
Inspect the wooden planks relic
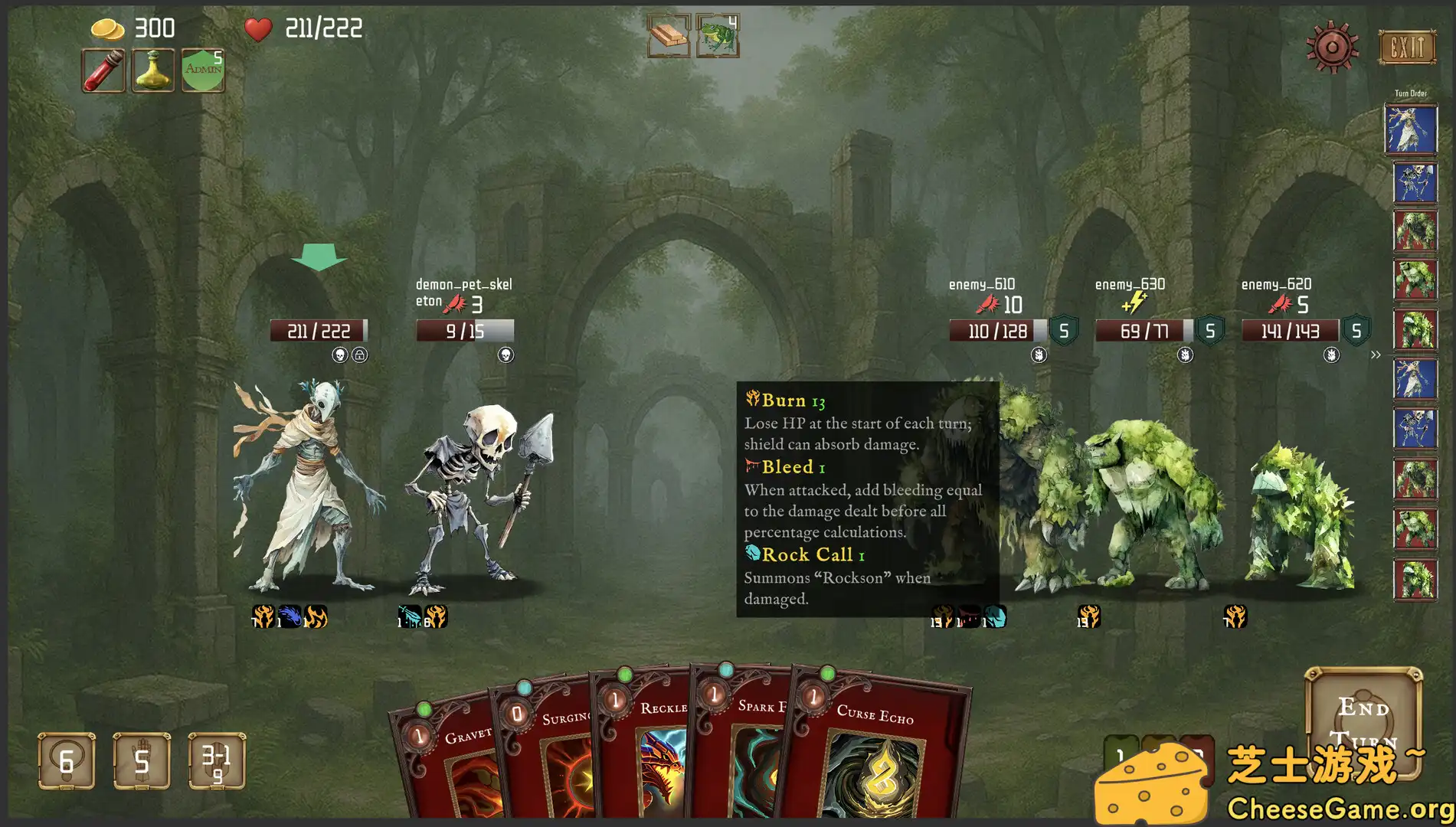click(x=669, y=36)
